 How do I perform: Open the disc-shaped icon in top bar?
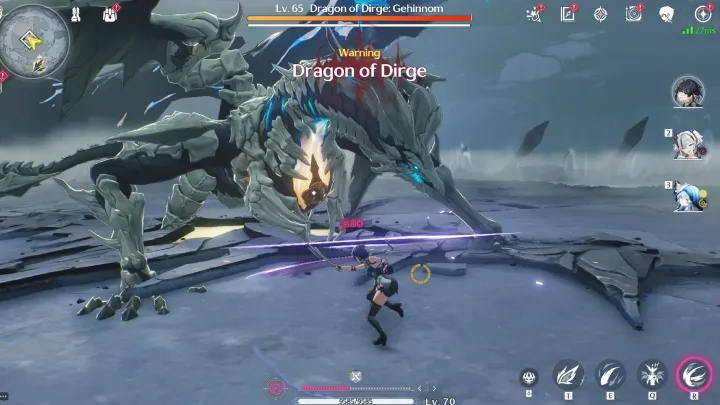tap(633, 14)
